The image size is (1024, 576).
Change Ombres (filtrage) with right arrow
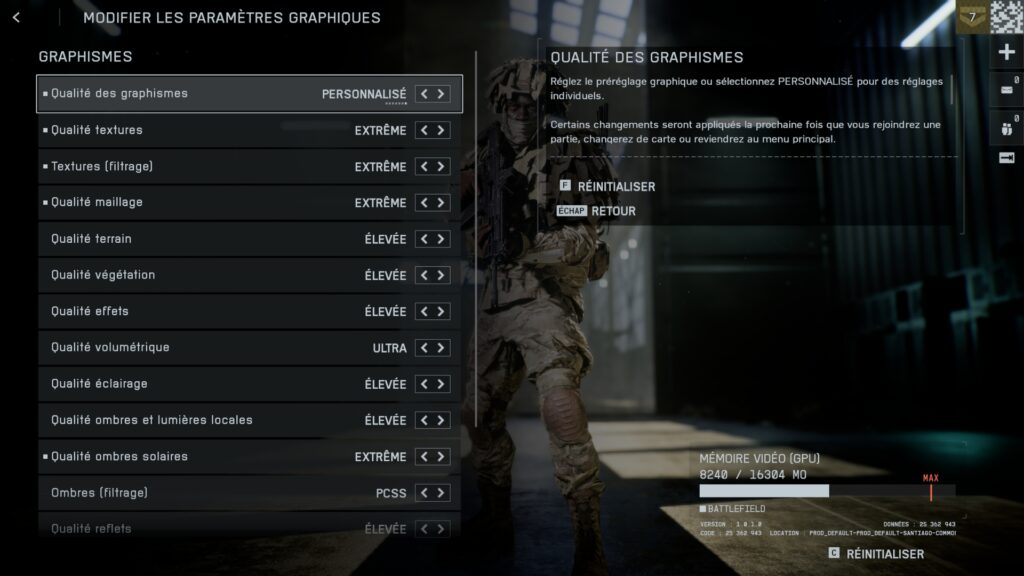pyautogui.click(x=441, y=493)
